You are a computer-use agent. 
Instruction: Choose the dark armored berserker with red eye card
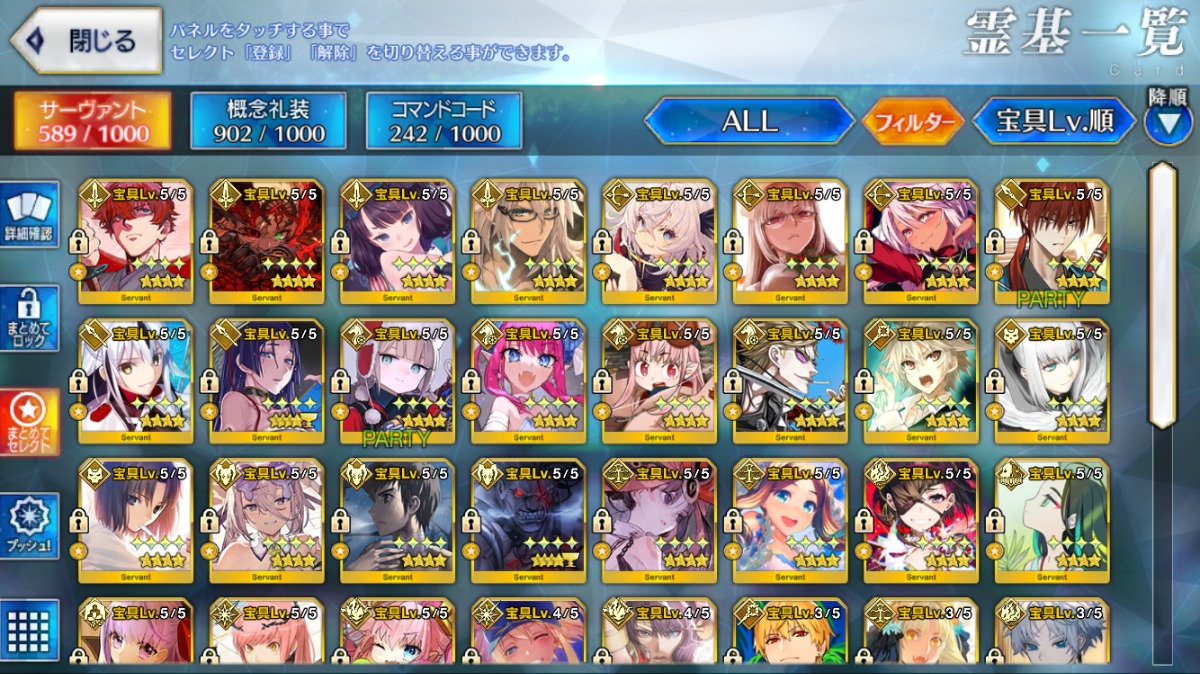pyautogui.click(x=528, y=516)
